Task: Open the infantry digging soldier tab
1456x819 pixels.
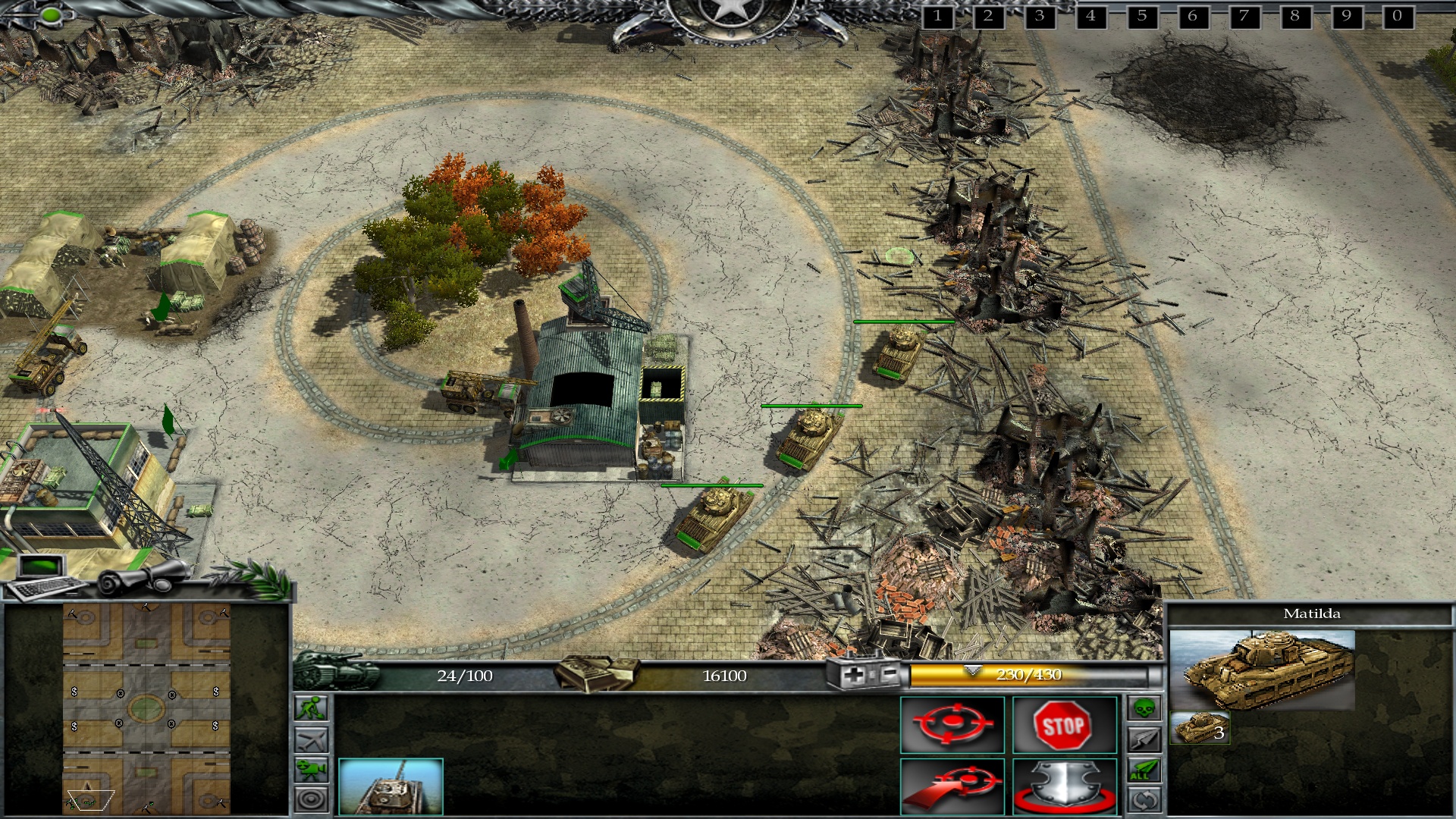Action: click(312, 708)
